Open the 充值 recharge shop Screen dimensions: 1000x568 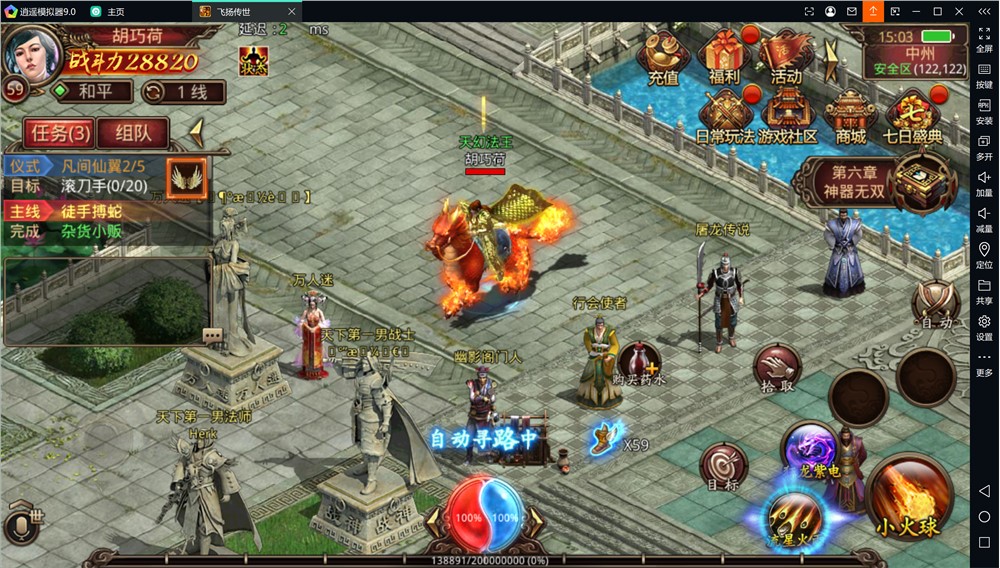click(x=663, y=57)
